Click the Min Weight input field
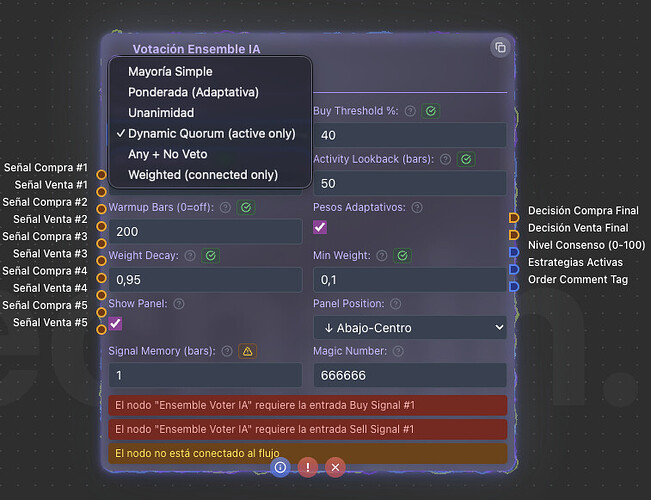 point(410,280)
